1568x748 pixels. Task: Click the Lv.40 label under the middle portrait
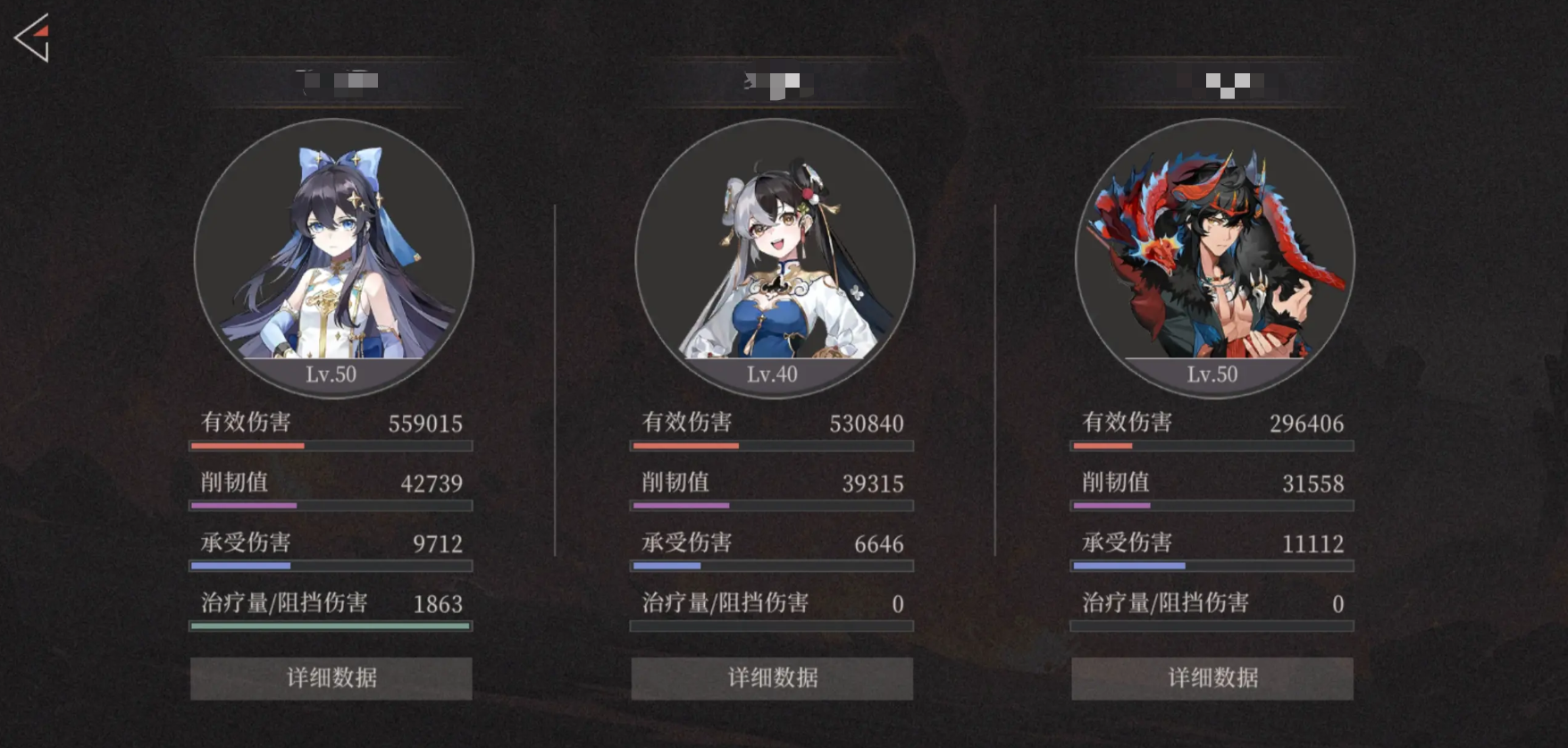[x=772, y=374]
